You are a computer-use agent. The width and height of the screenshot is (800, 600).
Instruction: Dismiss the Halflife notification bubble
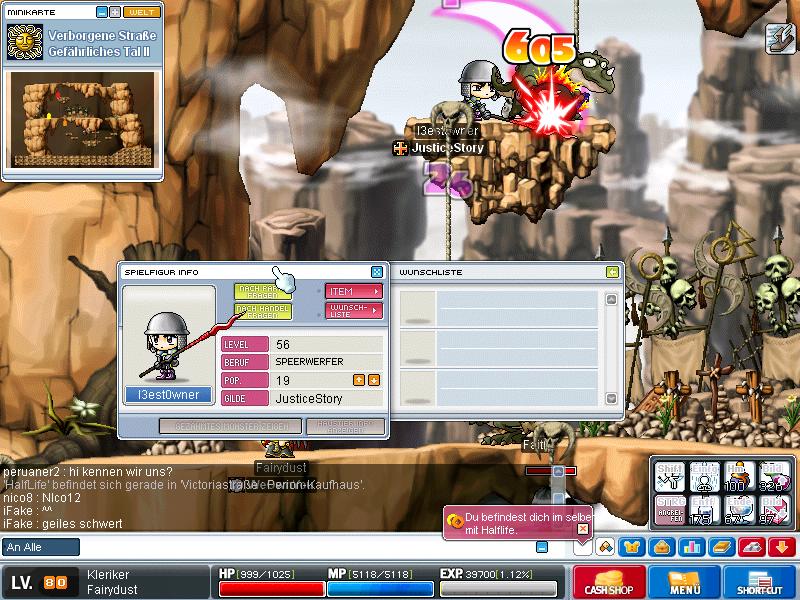pos(583,529)
